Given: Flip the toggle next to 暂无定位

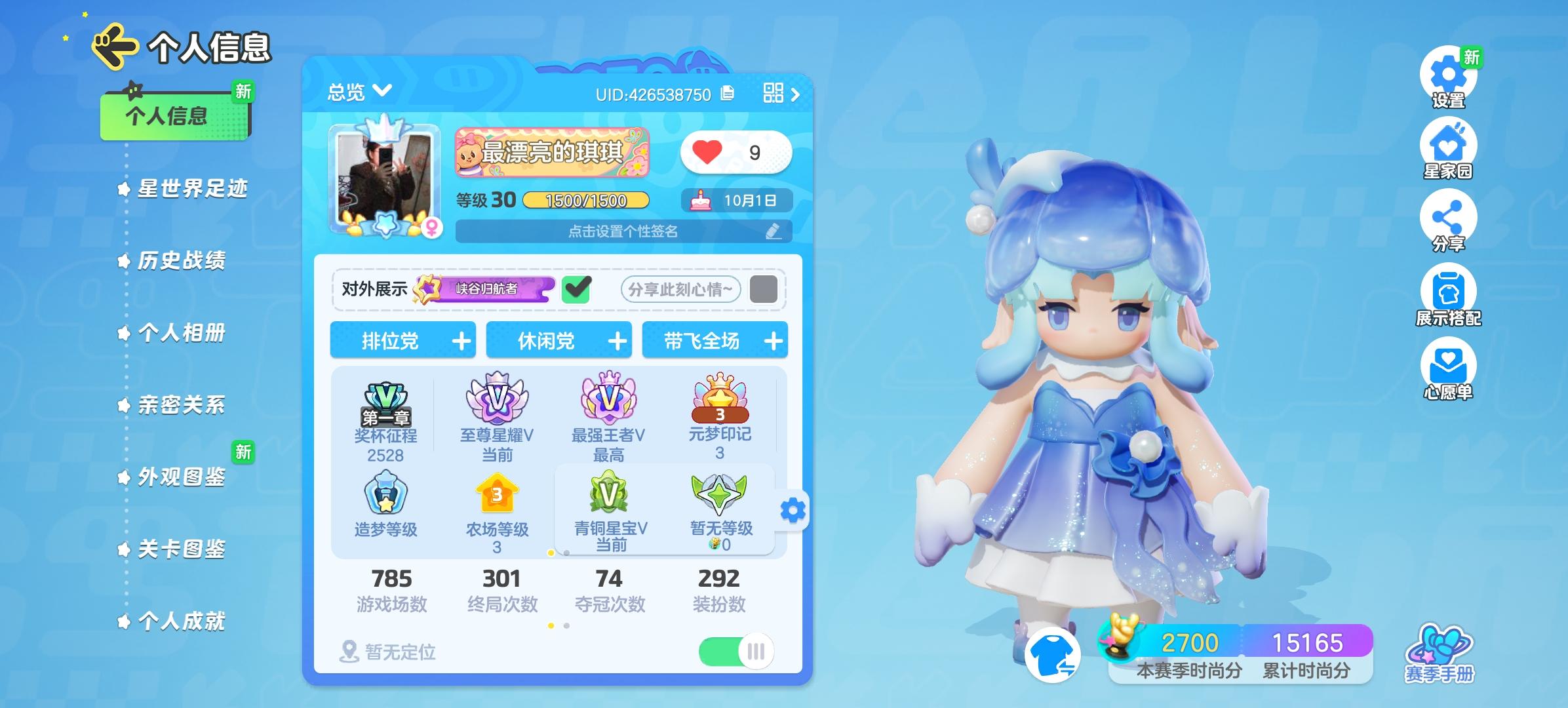Looking at the screenshot, I should 737,652.
